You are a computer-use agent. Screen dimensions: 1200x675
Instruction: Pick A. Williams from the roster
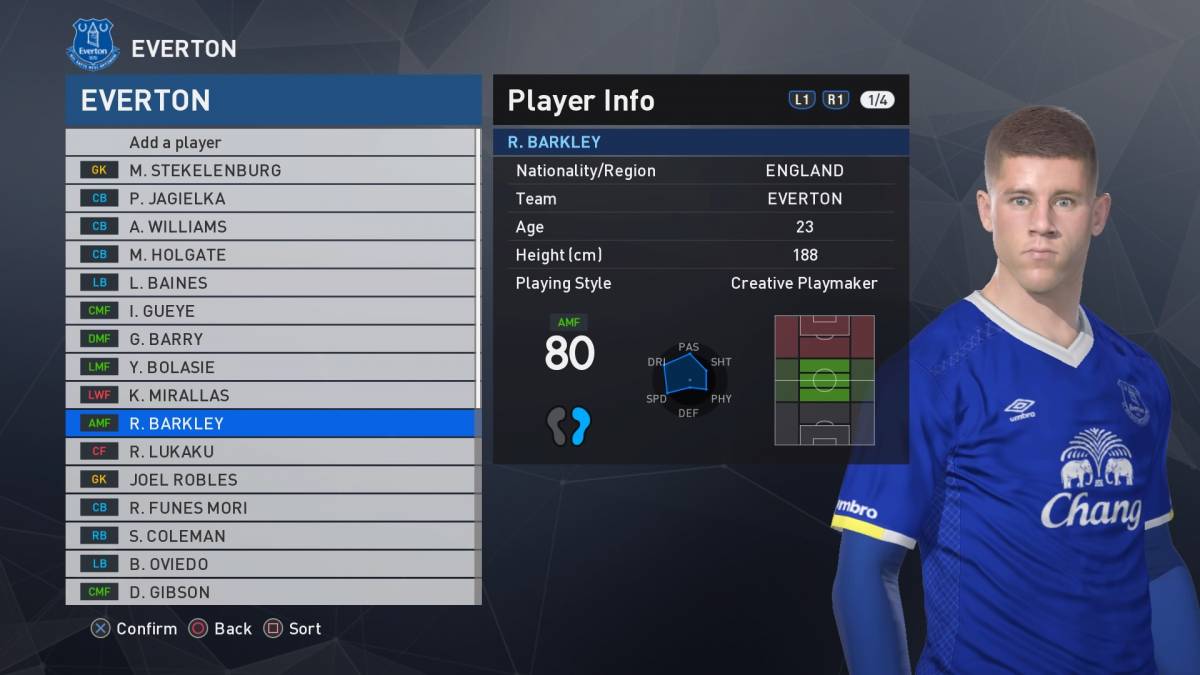click(x=272, y=226)
